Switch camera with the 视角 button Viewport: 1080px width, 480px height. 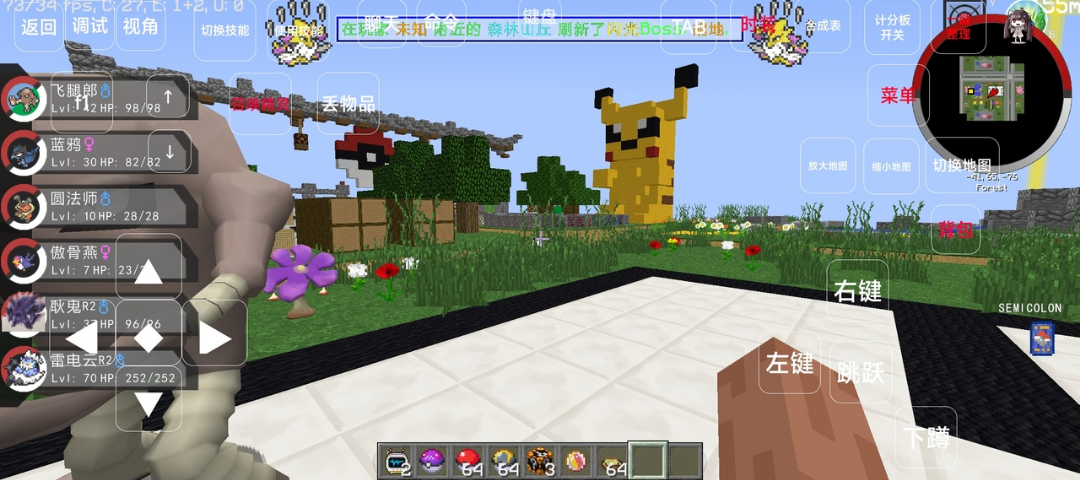click(141, 26)
